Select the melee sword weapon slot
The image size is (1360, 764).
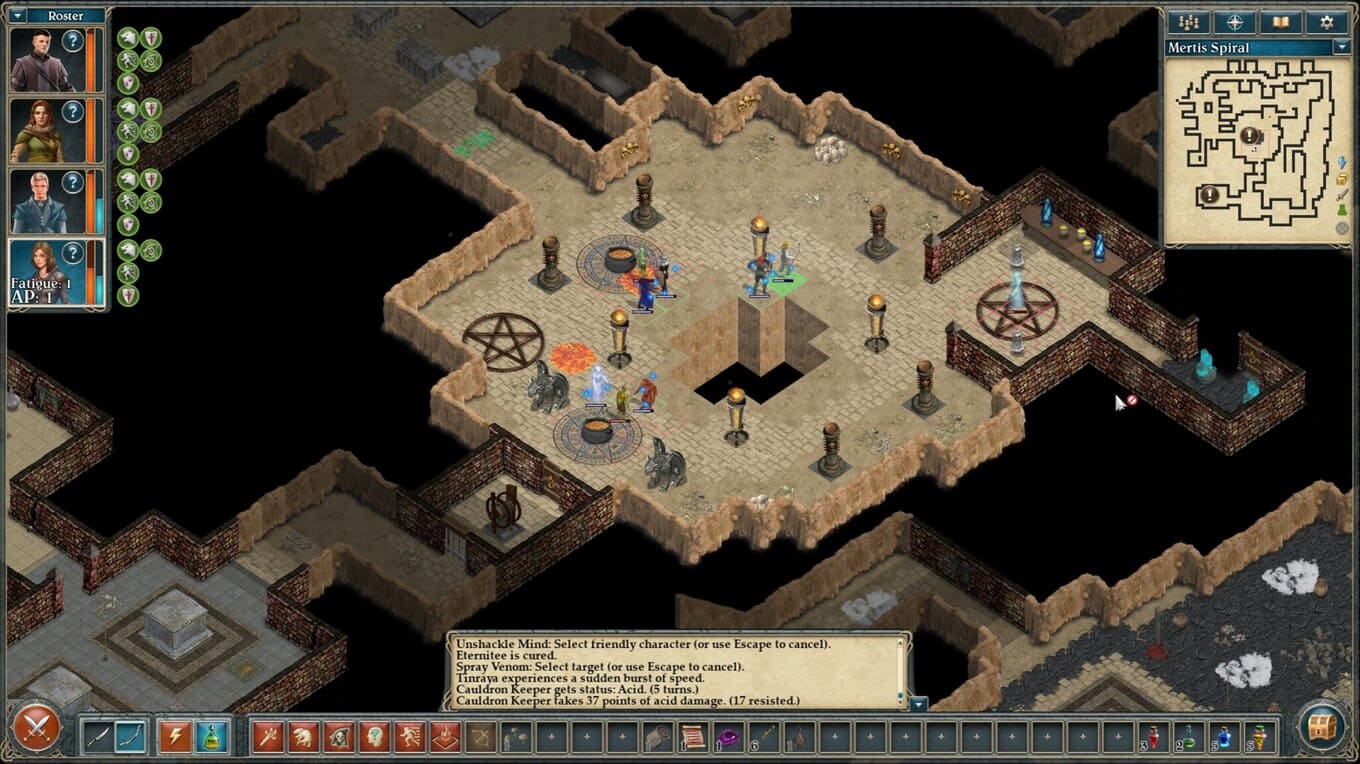tap(97, 737)
